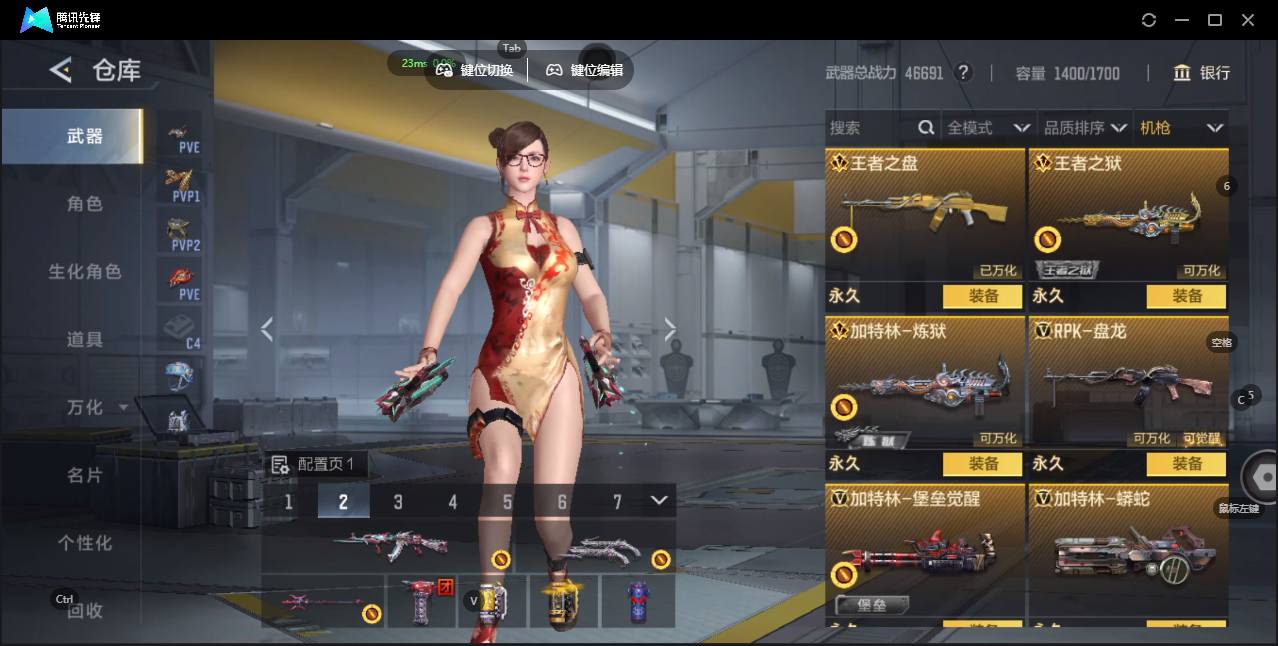Viewport: 1278px width, 646px height.
Task: Equip the 加特林-炼狱 weapon
Action: tap(983, 464)
